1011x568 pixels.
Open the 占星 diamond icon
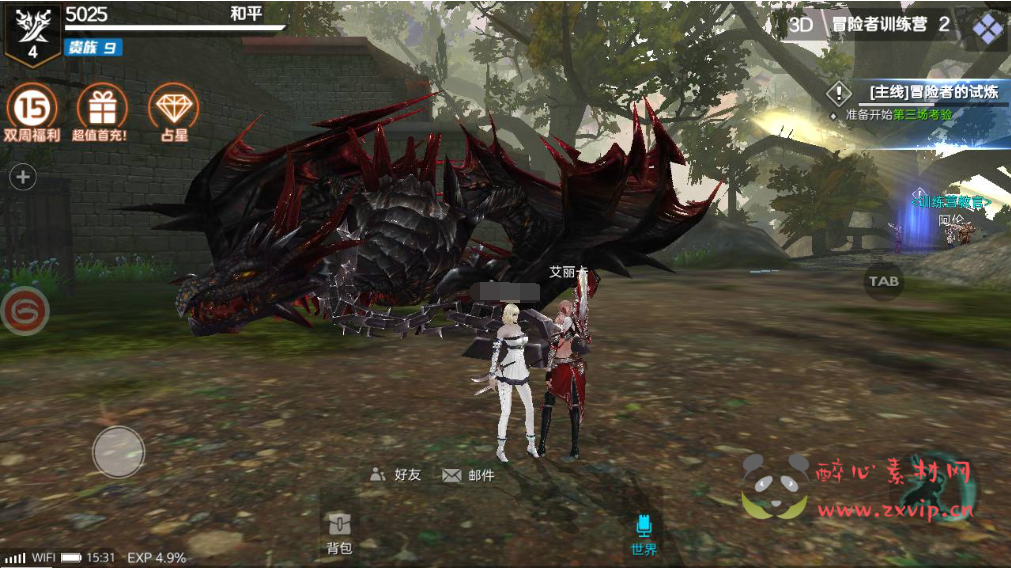coord(172,106)
